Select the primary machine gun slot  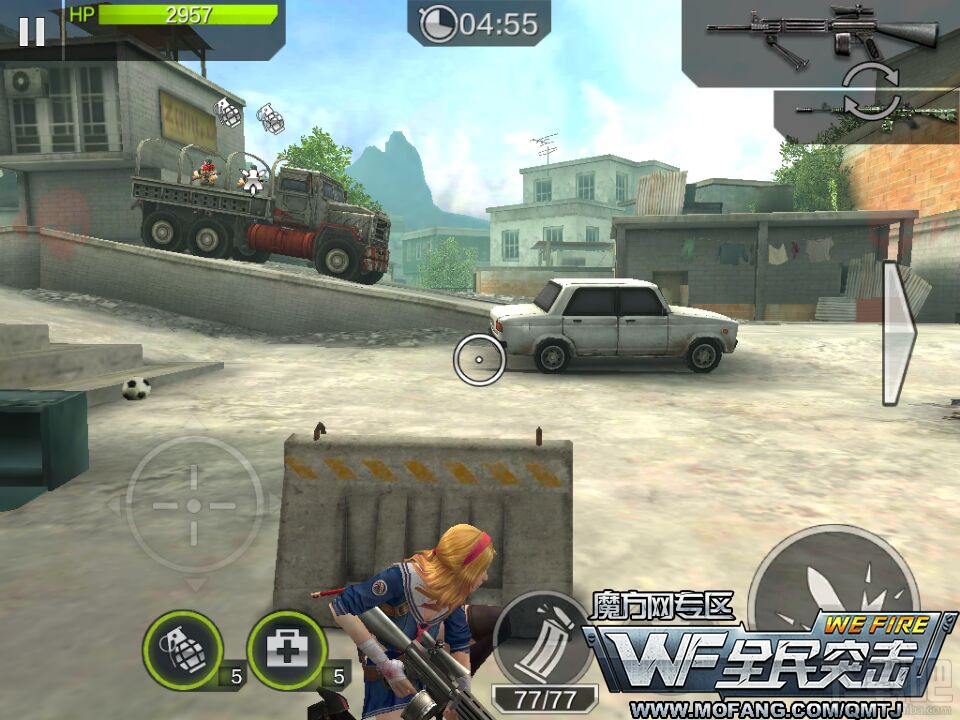[x=822, y=36]
